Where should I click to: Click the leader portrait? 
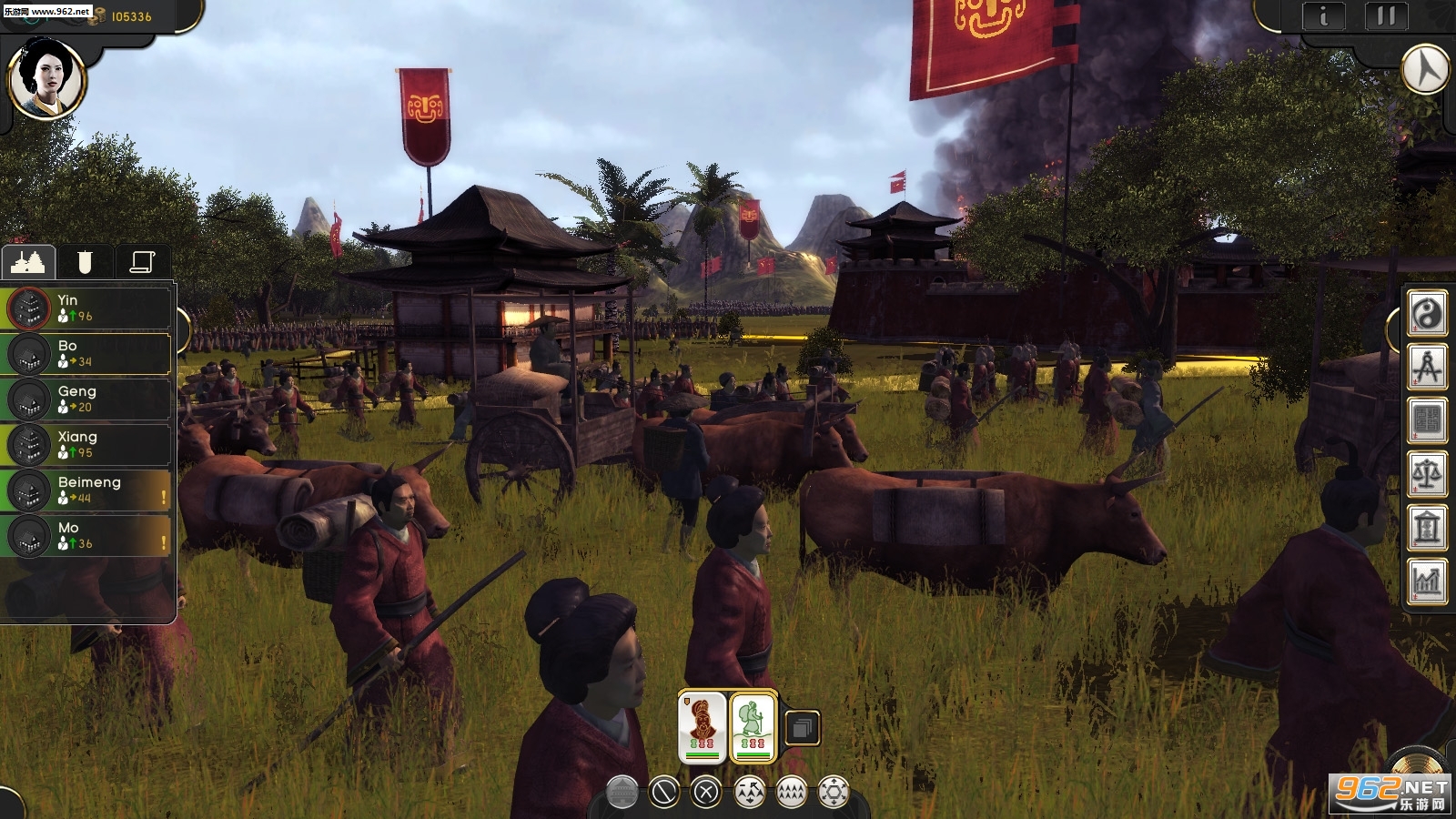click(x=46, y=80)
